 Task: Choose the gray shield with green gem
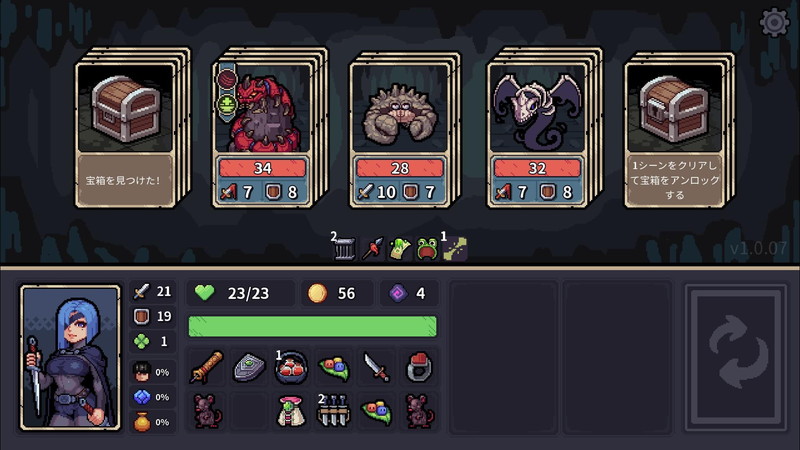(249, 367)
